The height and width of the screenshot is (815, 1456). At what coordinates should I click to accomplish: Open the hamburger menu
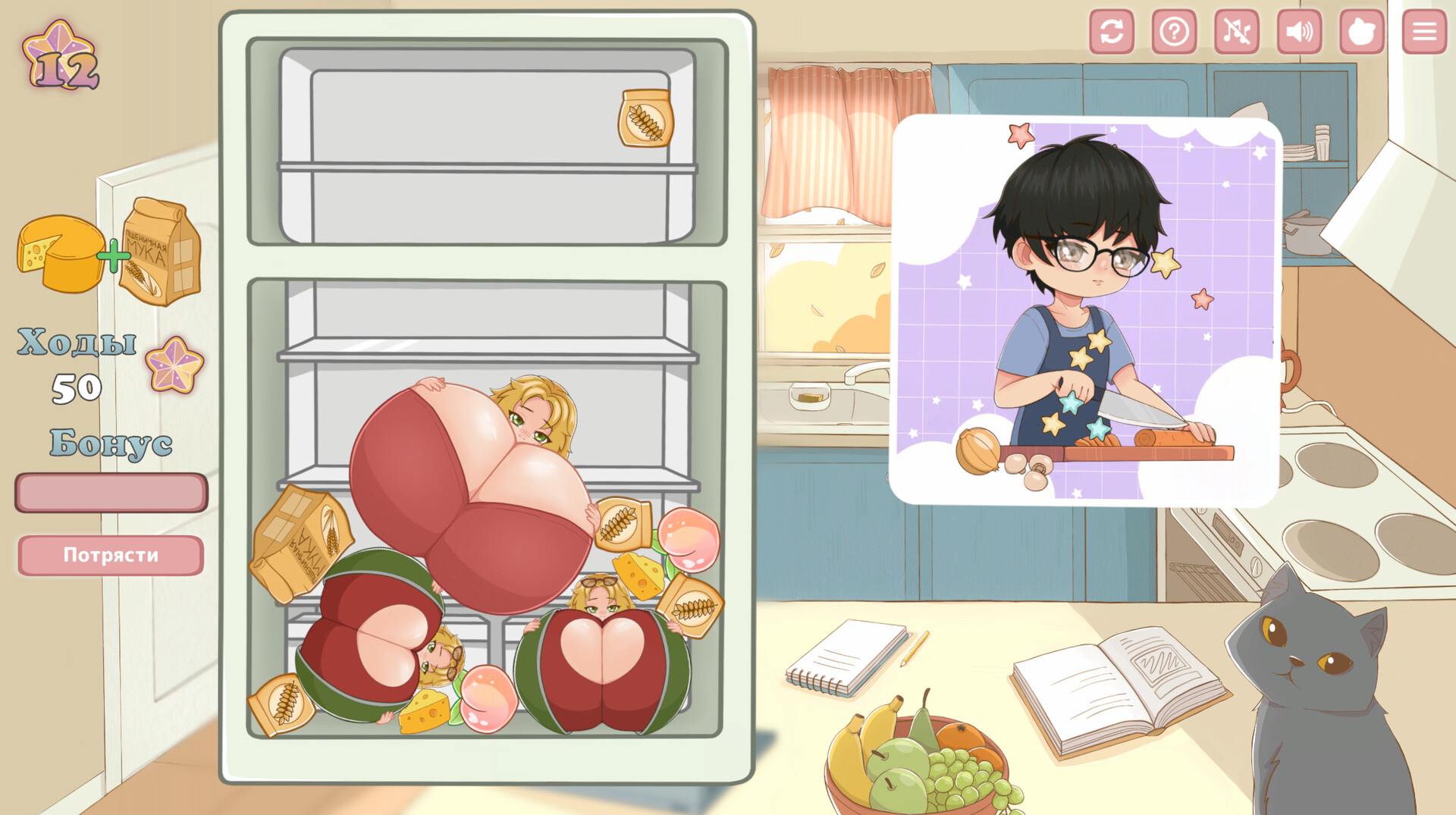click(1423, 32)
